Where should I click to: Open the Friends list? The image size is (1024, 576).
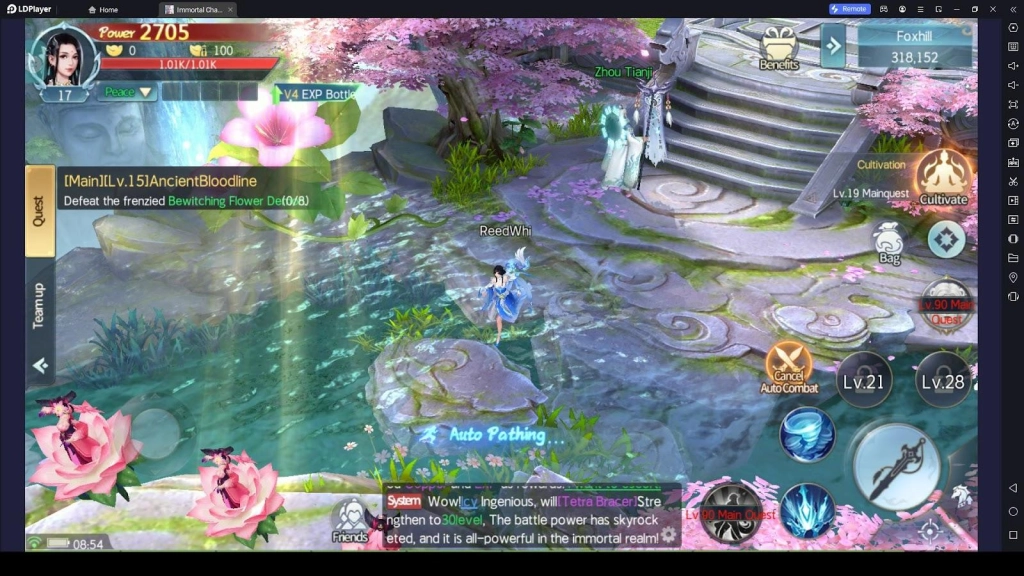(x=350, y=521)
